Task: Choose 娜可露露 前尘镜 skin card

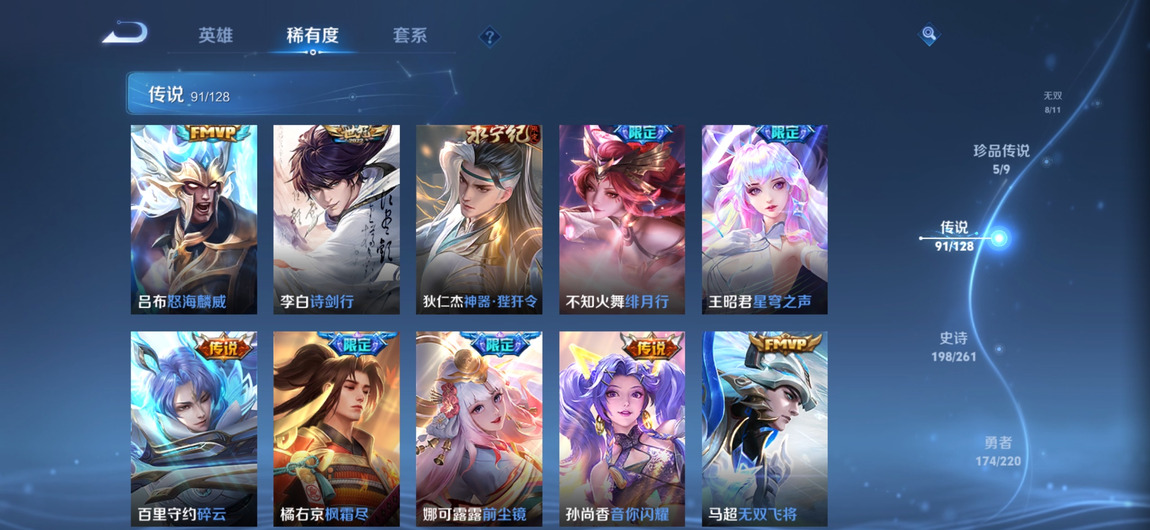Action: click(479, 428)
